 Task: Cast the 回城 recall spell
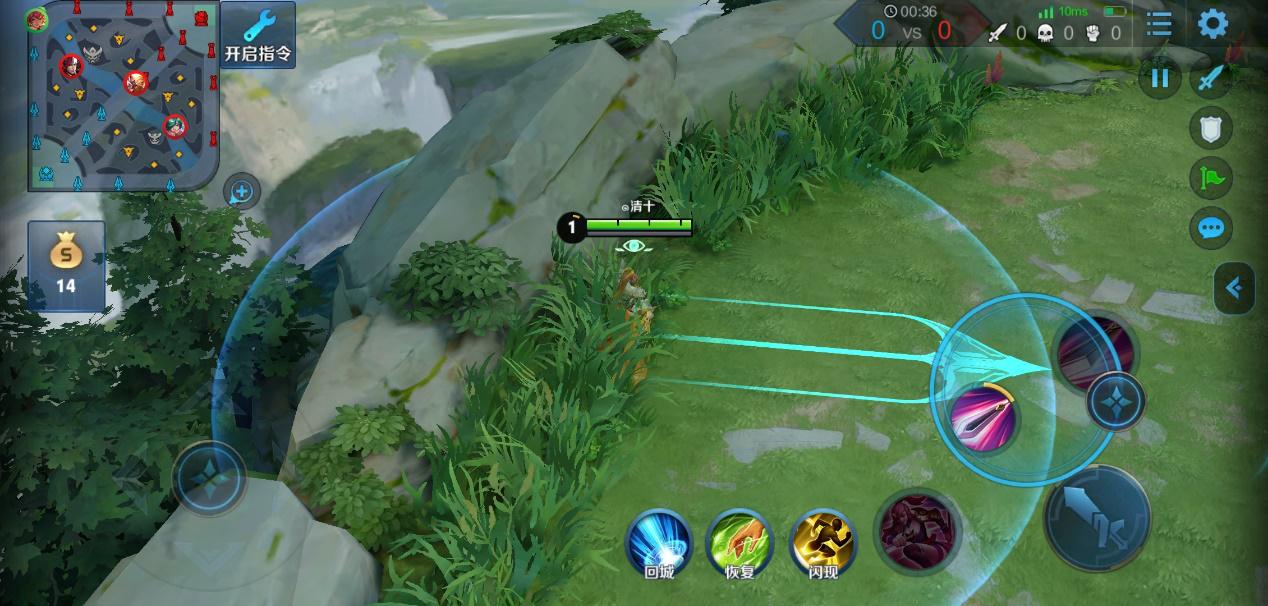point(659,544)
